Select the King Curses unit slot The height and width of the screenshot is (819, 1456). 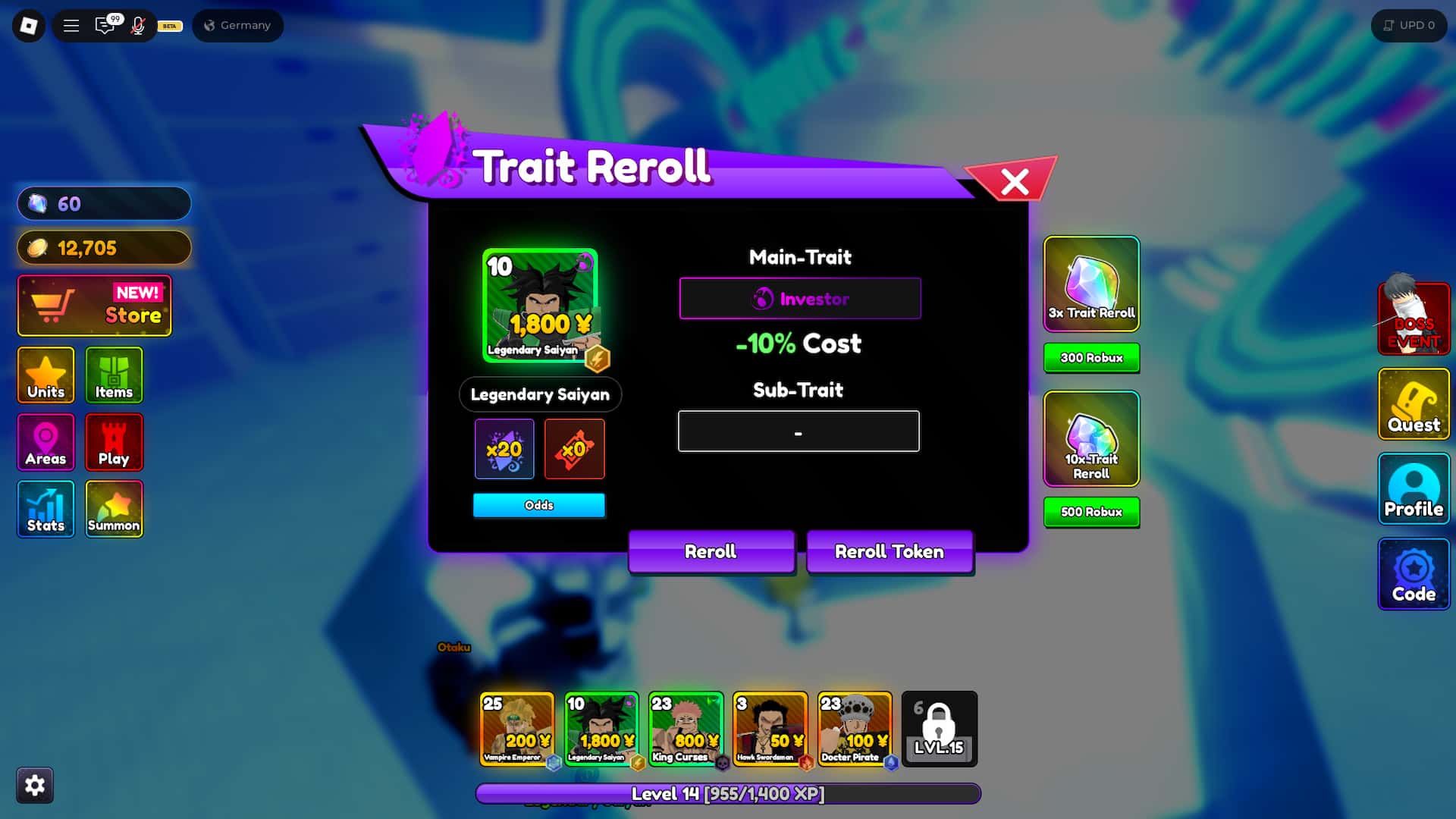coord(686,729)
